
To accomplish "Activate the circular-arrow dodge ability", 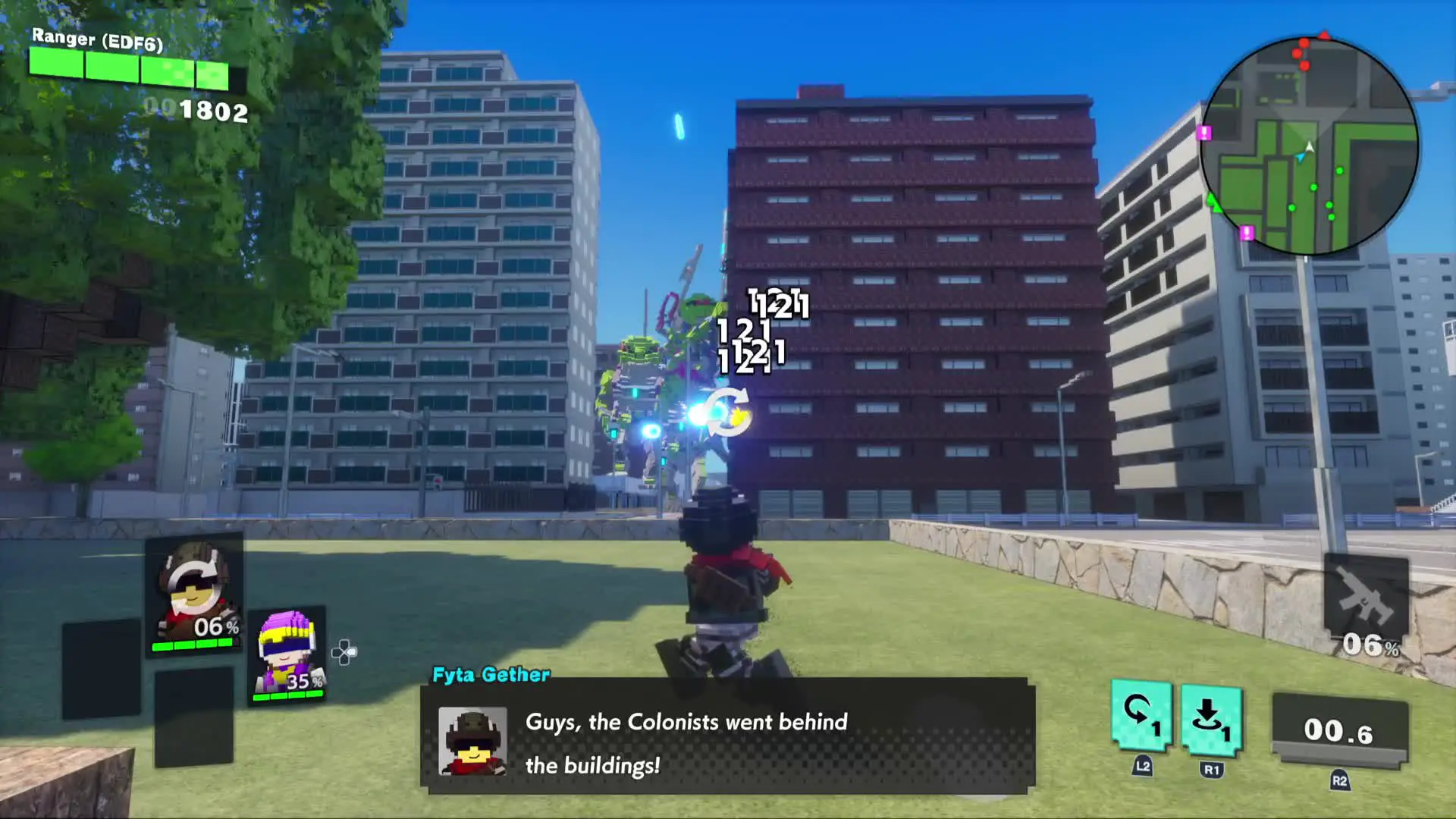I will point(1141,717).
